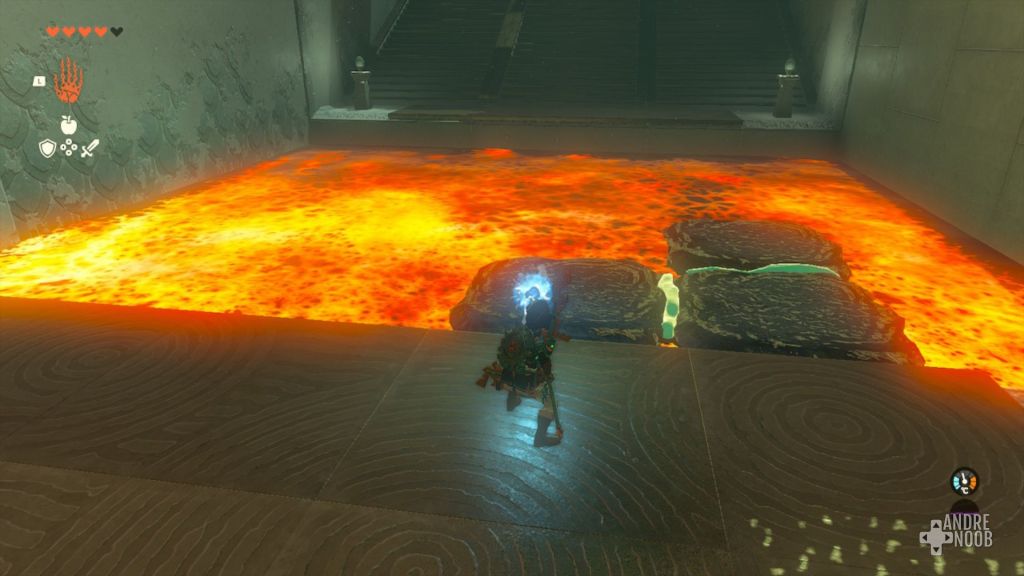Viewport: 1024px width, 576px height.
Task: Click the temperature gauge icon
Action: pos(964,481)
